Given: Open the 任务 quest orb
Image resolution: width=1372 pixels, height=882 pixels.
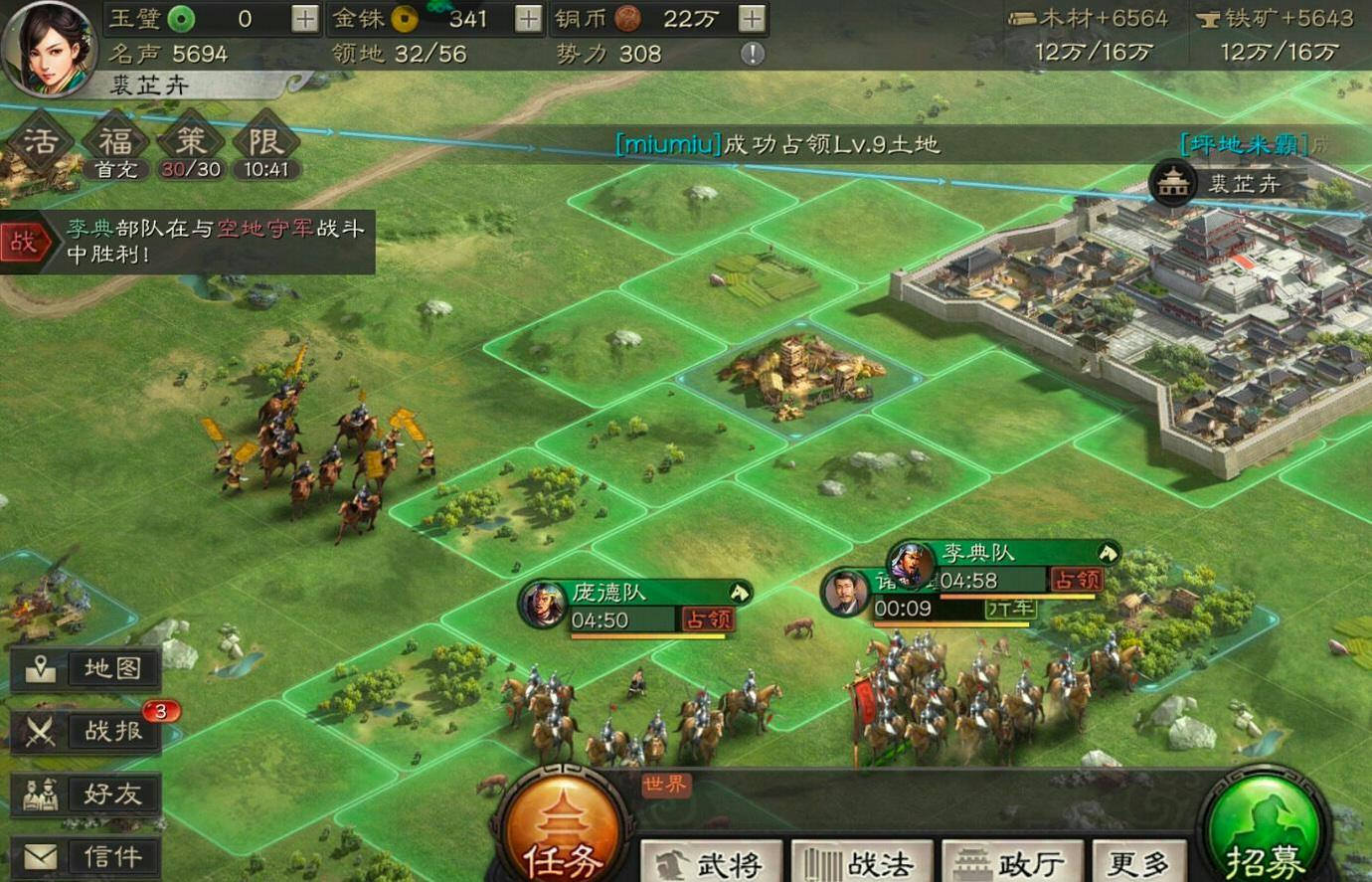Looking at the screenshot, I should click(x=563, y=833).
